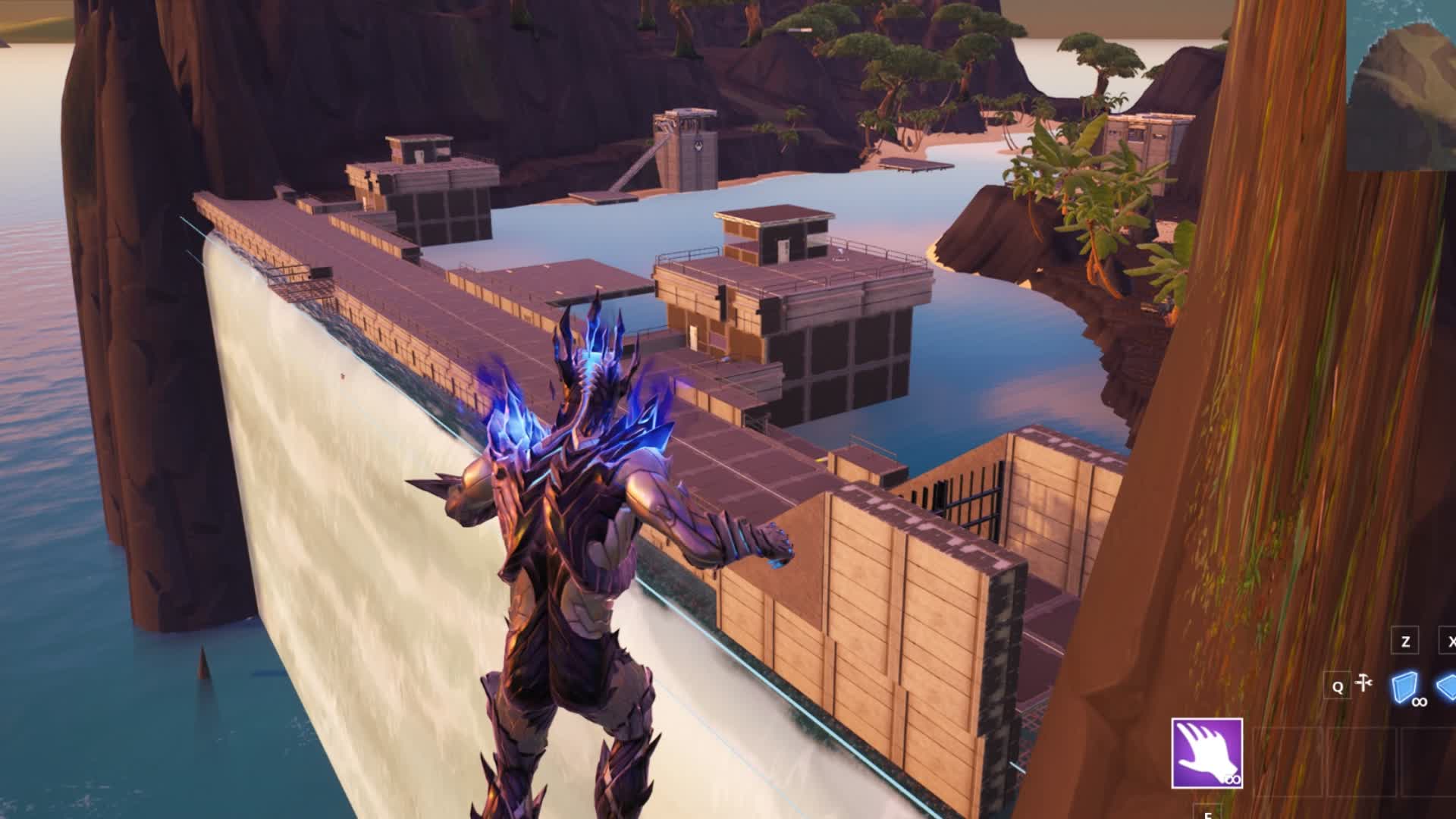Click the F slot at the bottom edge
Viewport: 1456px width, 819px height.
click(1207, 814)
